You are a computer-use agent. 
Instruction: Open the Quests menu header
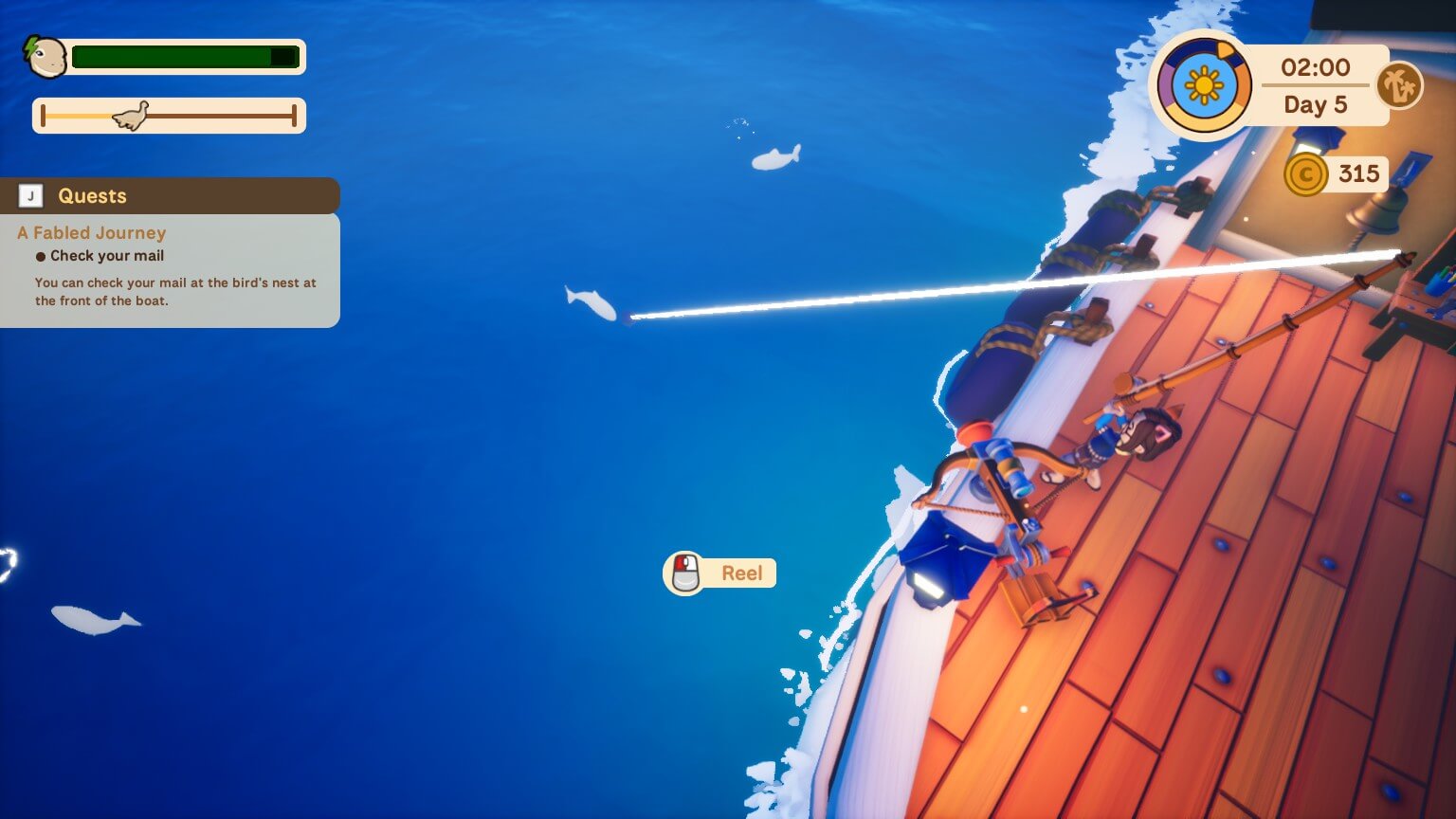click(x=92, y=195)
